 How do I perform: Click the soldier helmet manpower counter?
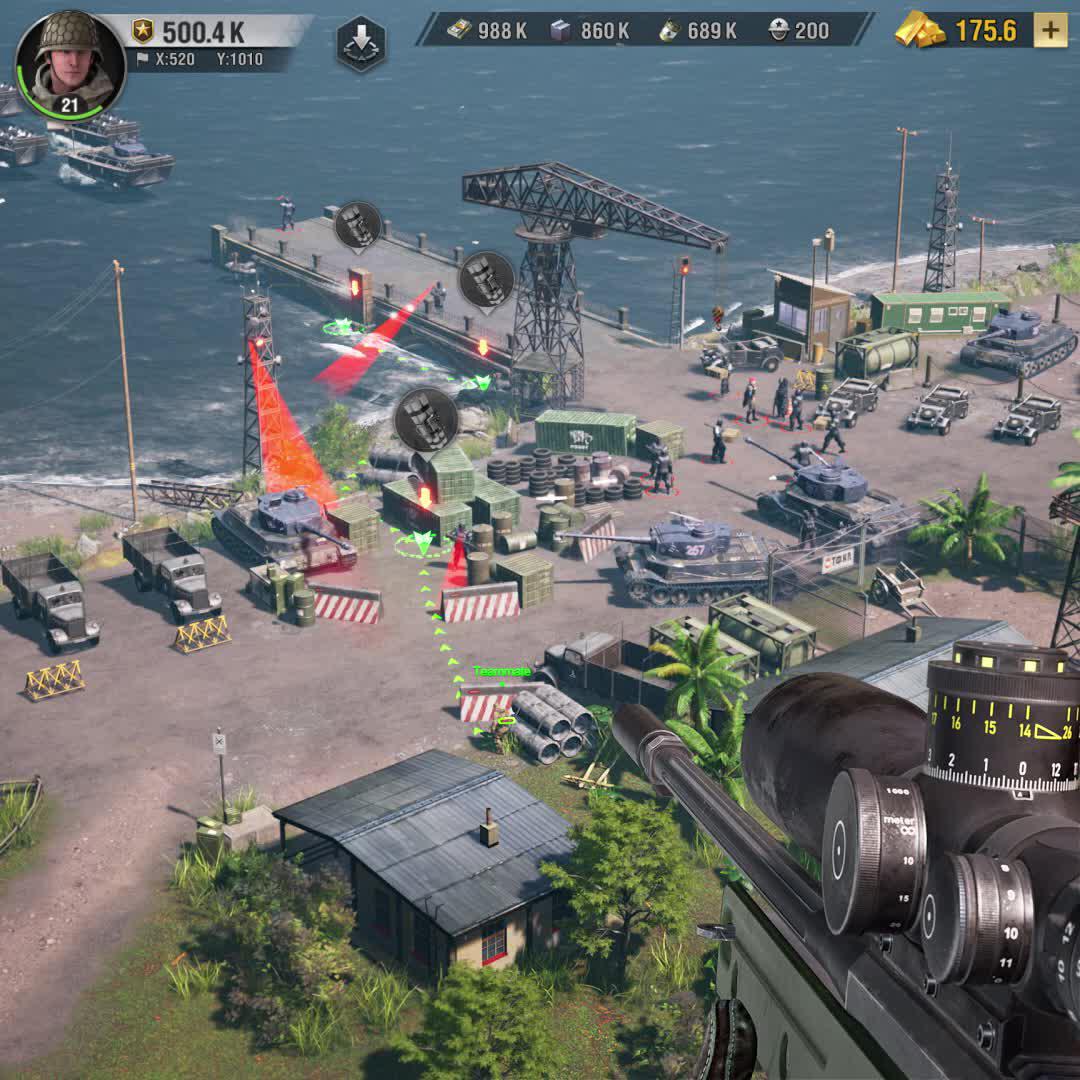(x=799, y=31)
